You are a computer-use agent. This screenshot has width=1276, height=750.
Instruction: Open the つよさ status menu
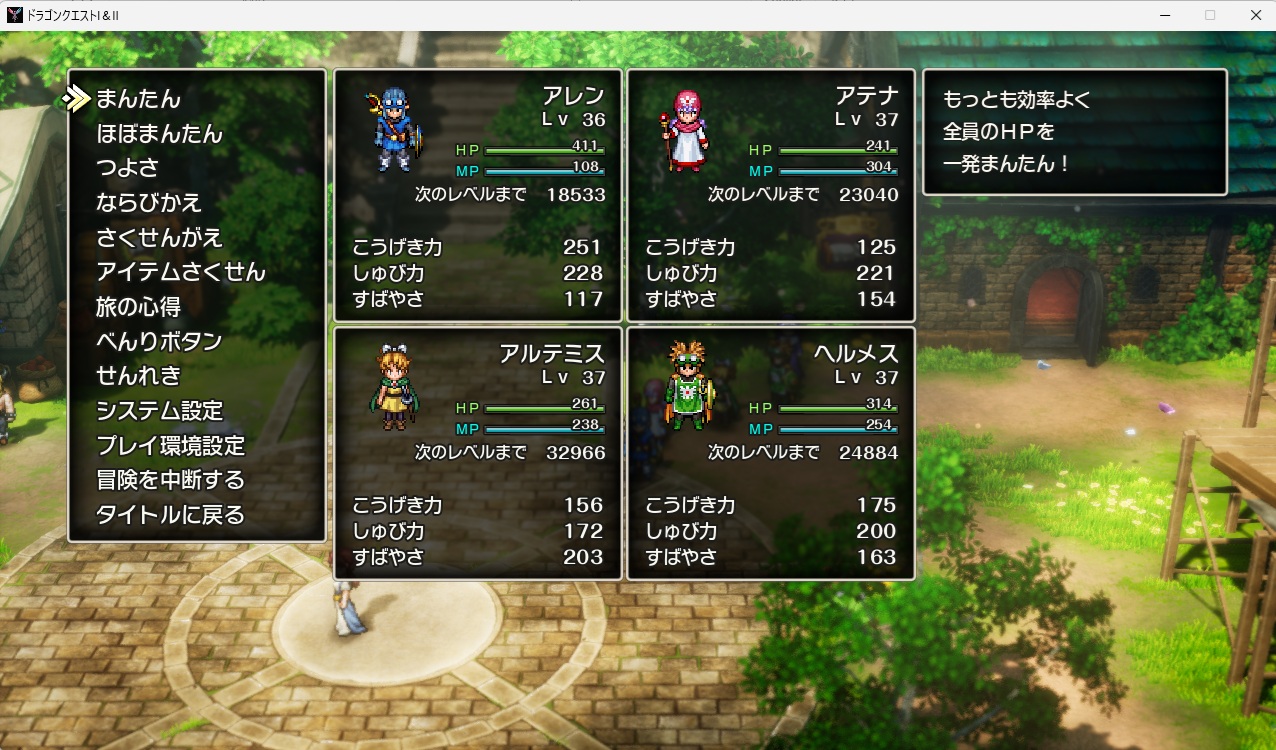pyautogui.click(x=127, y=168)
